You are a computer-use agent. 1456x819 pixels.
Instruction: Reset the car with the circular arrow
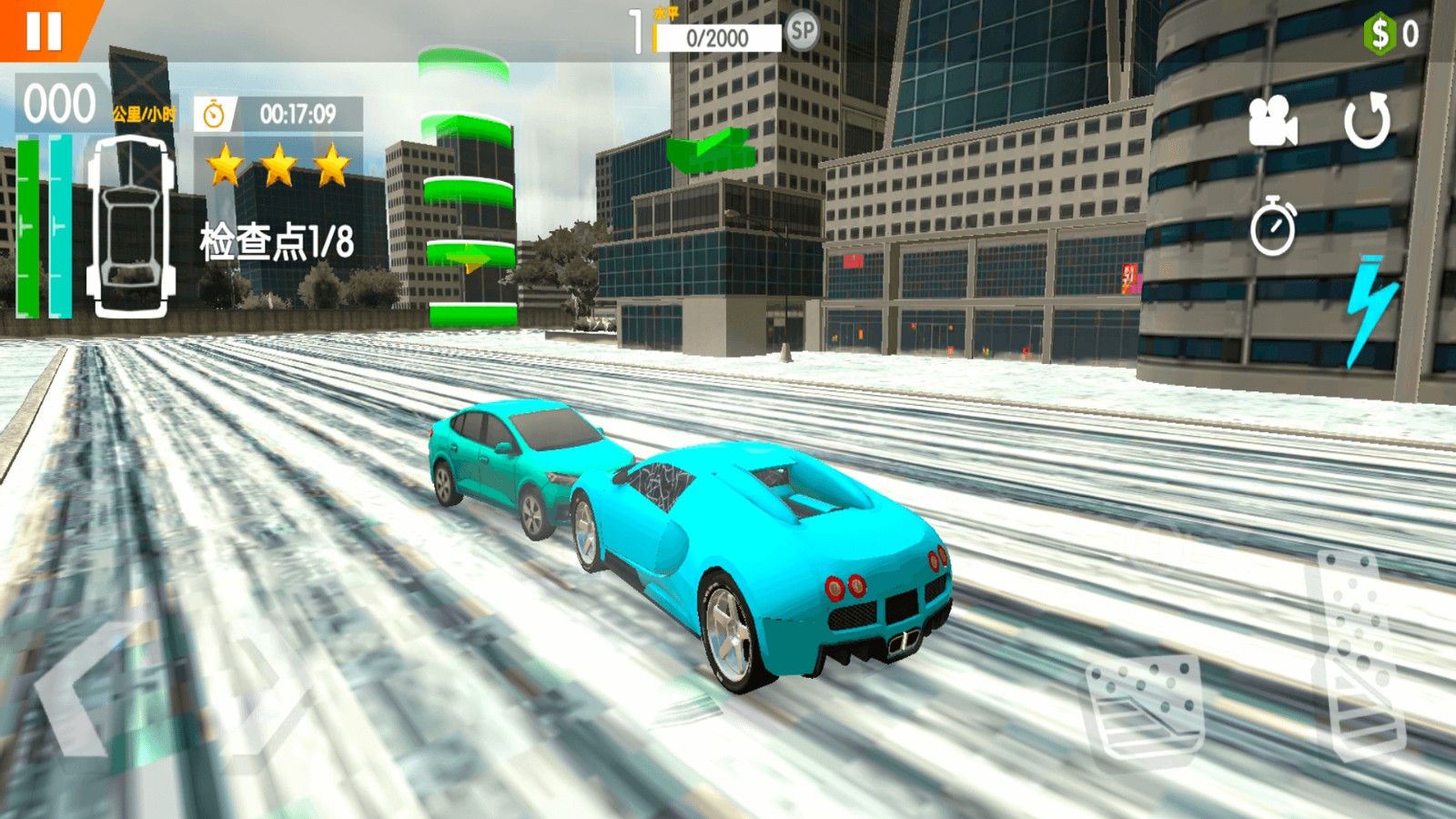coord(1368,121)
